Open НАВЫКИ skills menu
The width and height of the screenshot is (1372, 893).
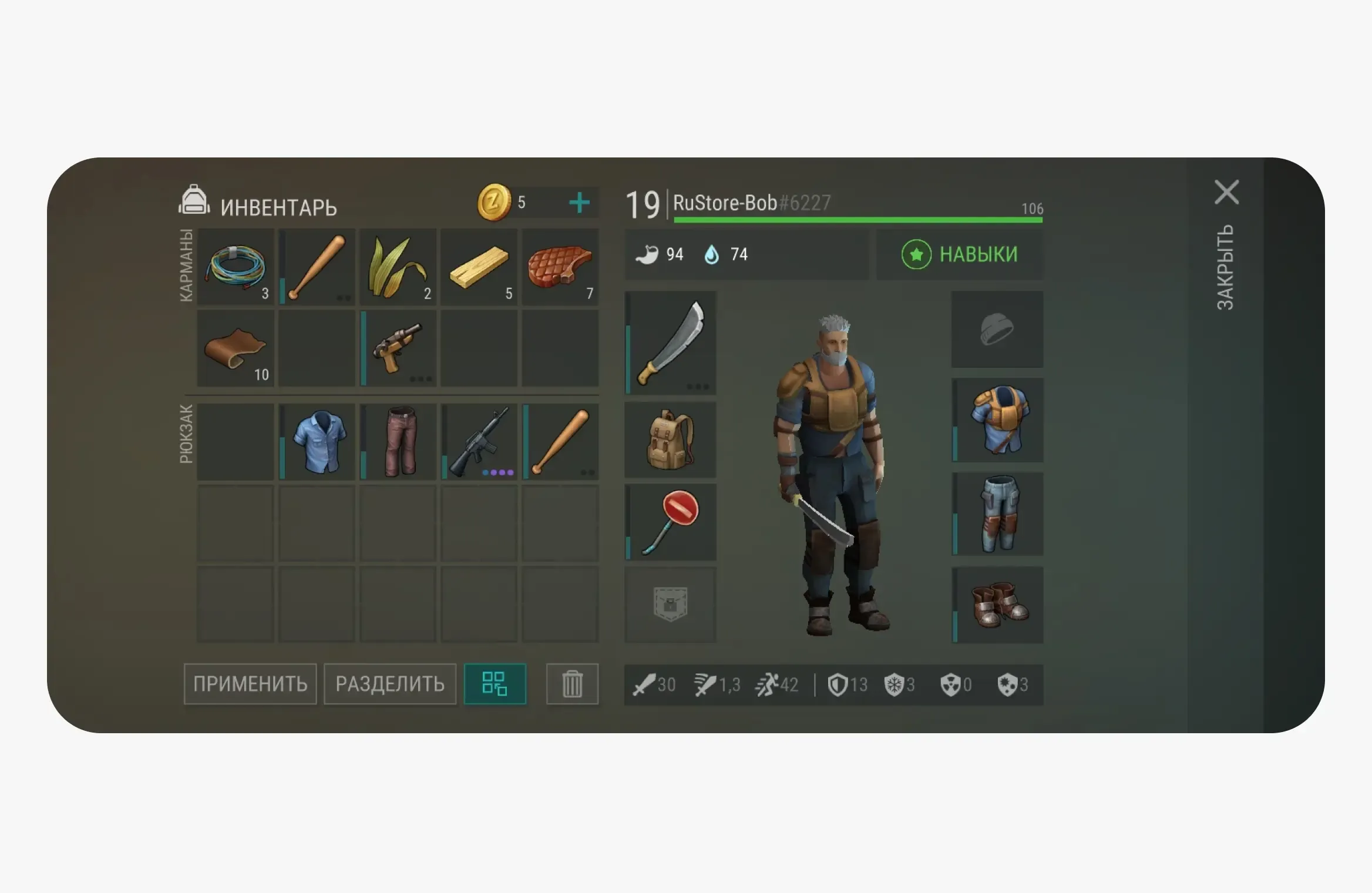(x=960, y=254)
